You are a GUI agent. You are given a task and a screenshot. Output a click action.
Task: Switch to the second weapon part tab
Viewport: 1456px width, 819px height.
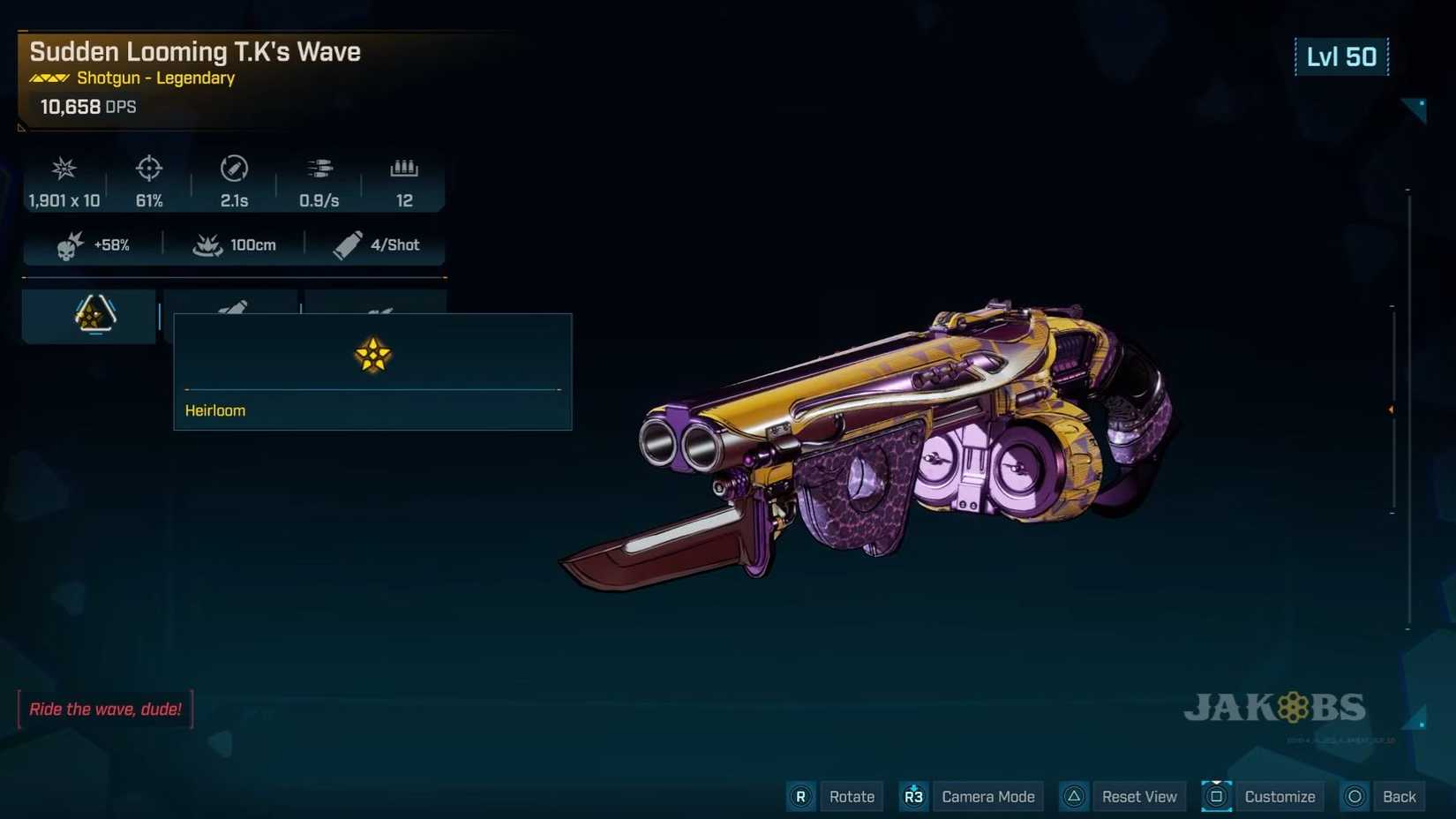232,304
